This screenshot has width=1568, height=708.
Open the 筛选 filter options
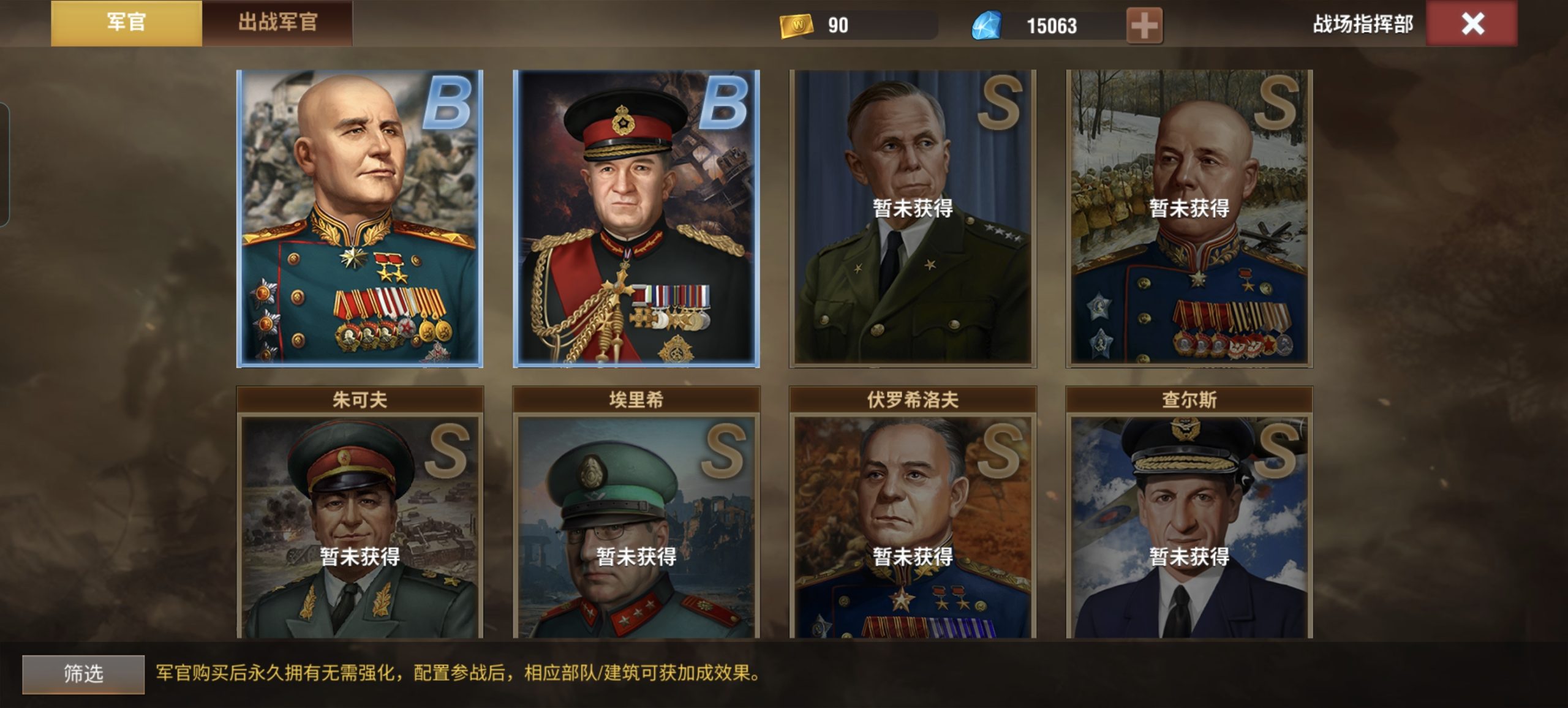83,674
